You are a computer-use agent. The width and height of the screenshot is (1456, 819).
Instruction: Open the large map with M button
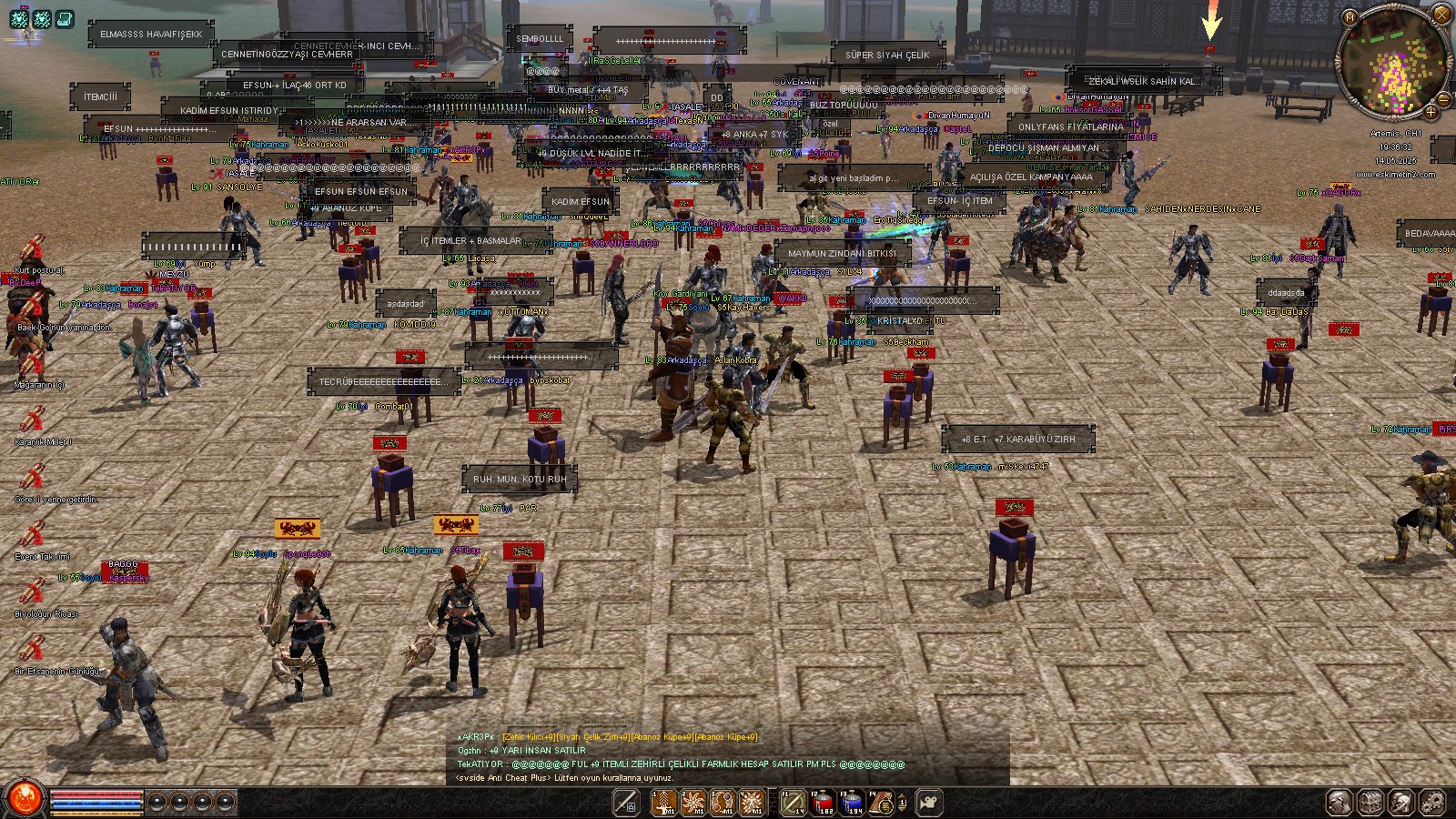coord(1350,16)
